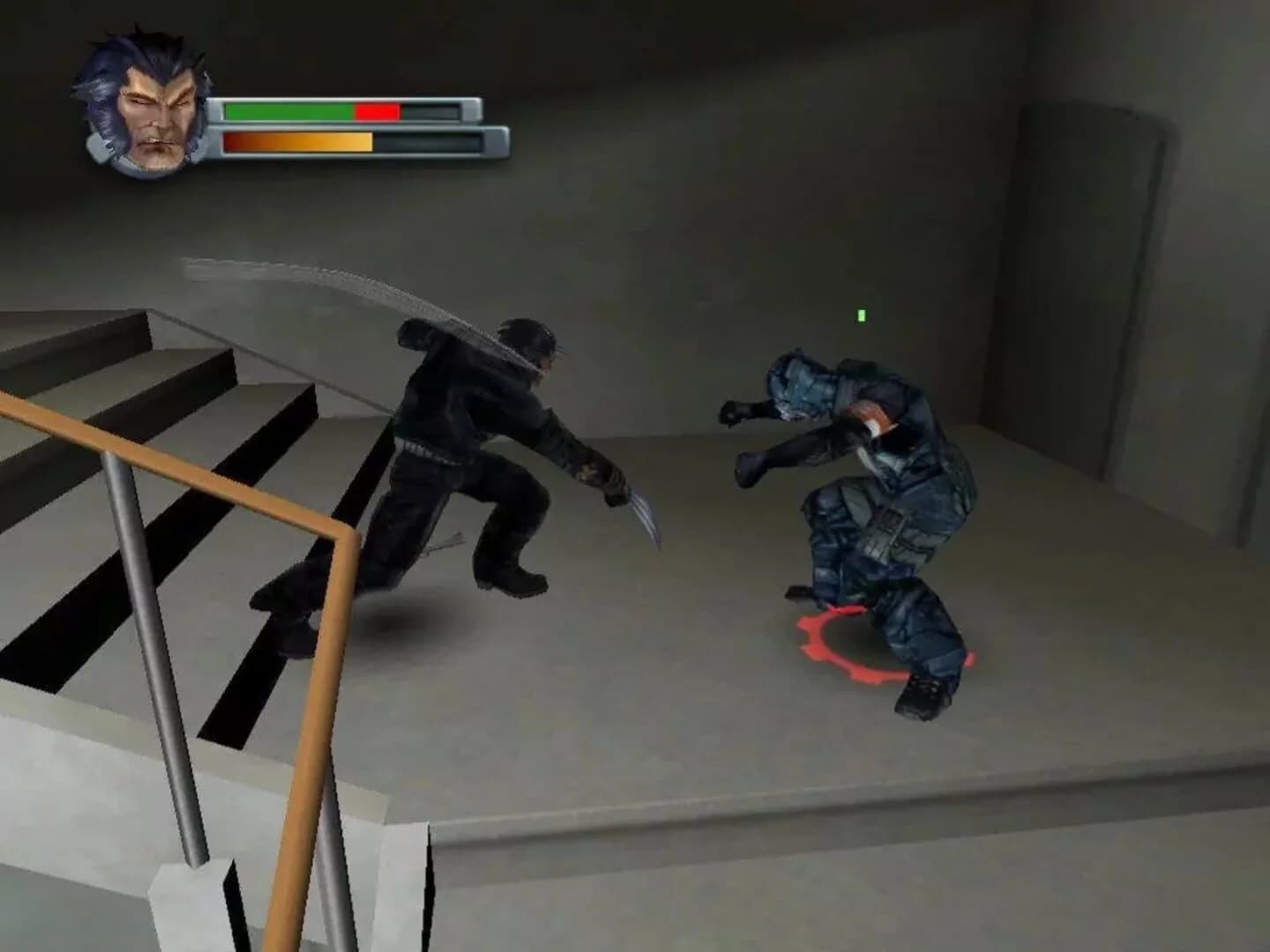Click the red damage segment of the health bar

pos(375,110)
